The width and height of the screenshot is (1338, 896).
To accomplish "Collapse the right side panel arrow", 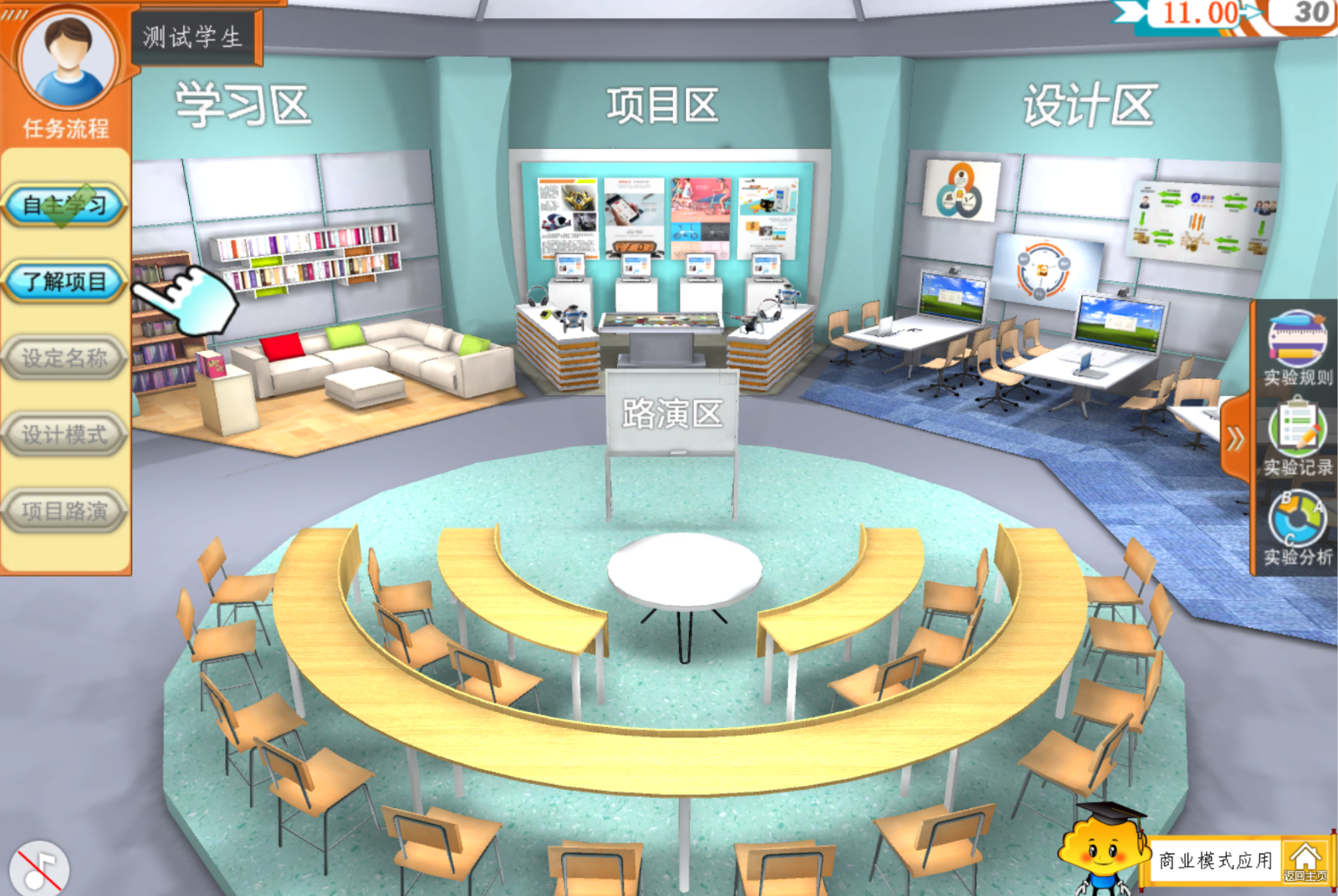I will pos(1235,439).
